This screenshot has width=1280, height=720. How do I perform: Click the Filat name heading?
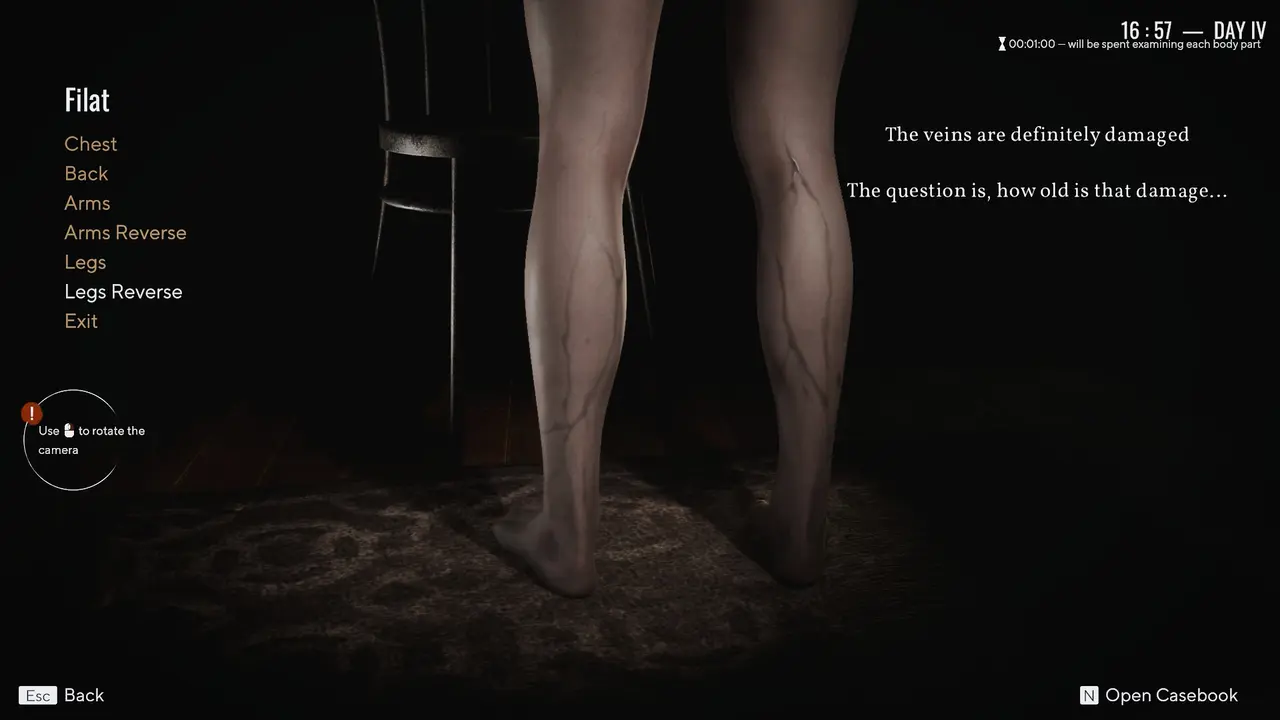[x=86, y=99]
